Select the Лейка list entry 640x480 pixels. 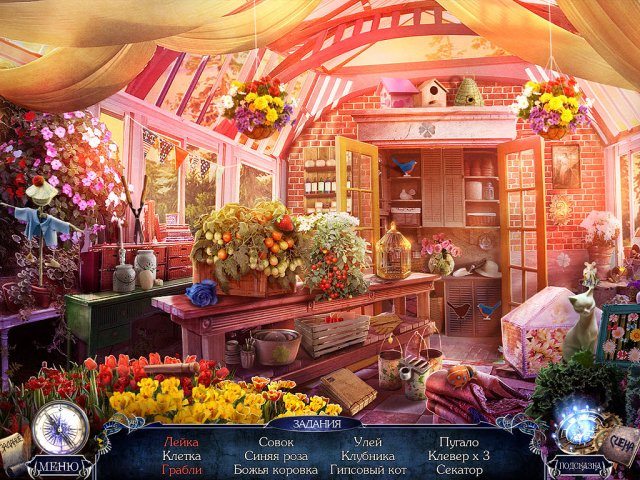[181, 441]
